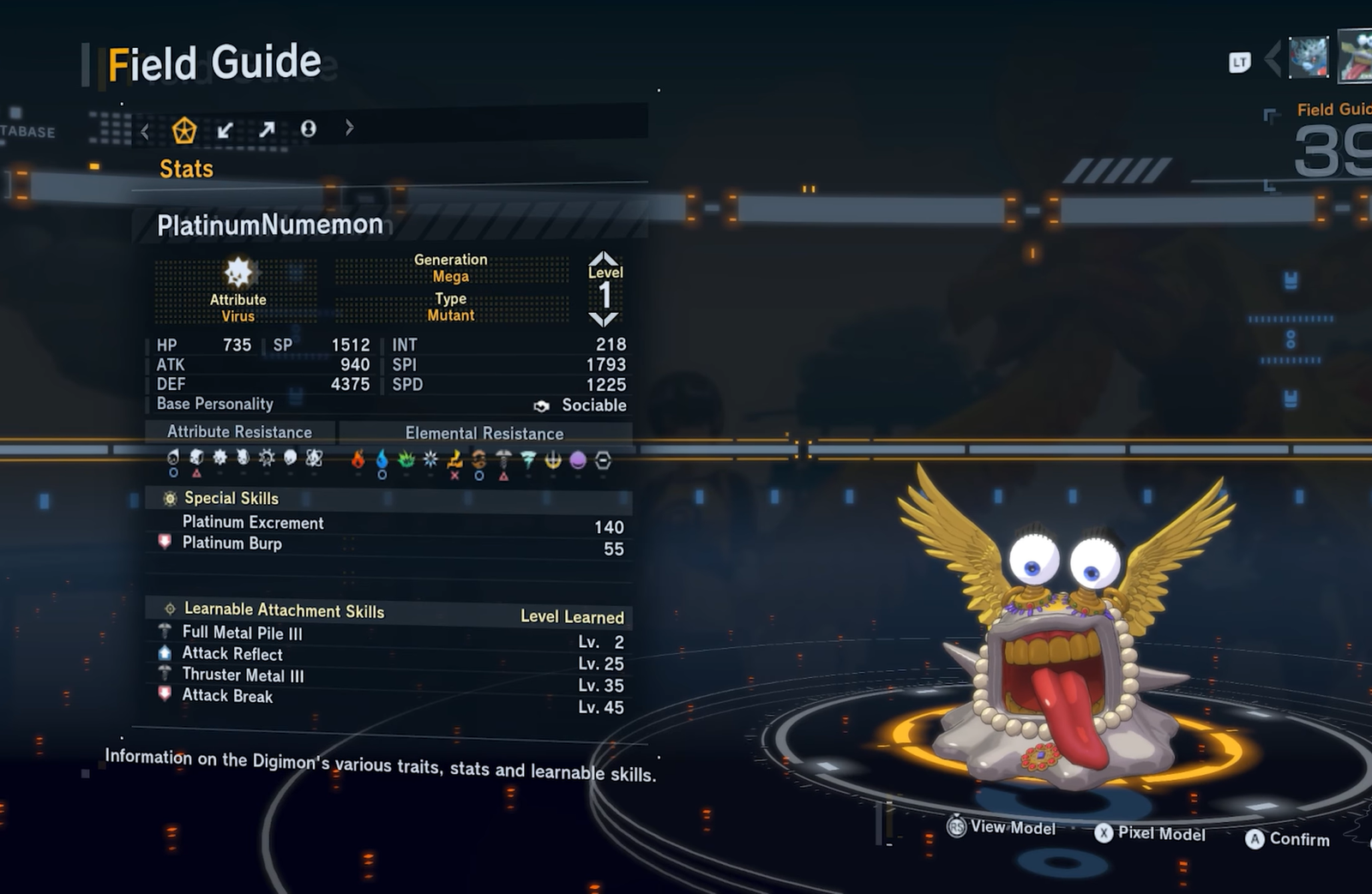Select the Platinum Excrement special skill
This screenshot has width=1372, height=894.
pyautogui.click(x=253, y=523)
